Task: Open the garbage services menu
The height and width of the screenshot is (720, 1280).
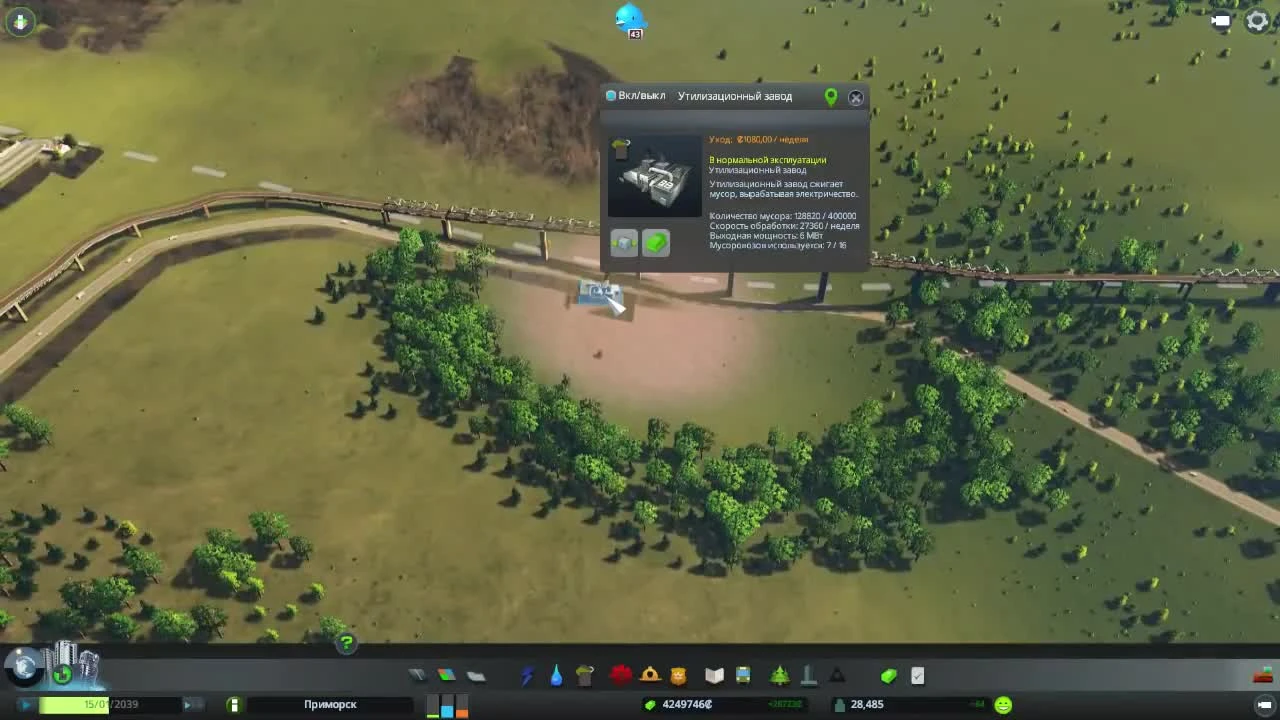Action: (586, 676)
